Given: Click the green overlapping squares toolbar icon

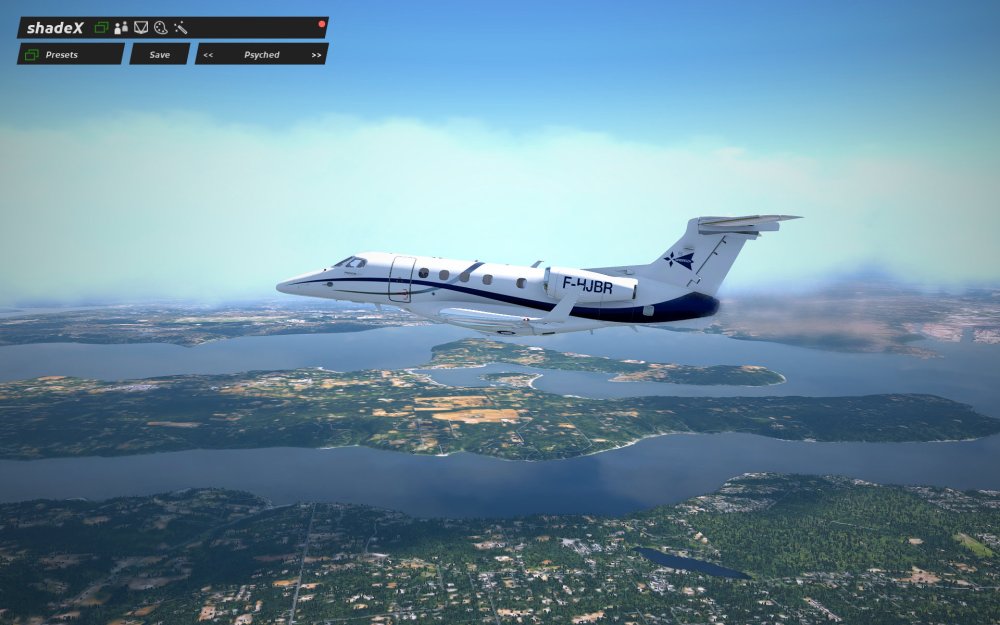Looking at the screenshot, I should (101, 27).
